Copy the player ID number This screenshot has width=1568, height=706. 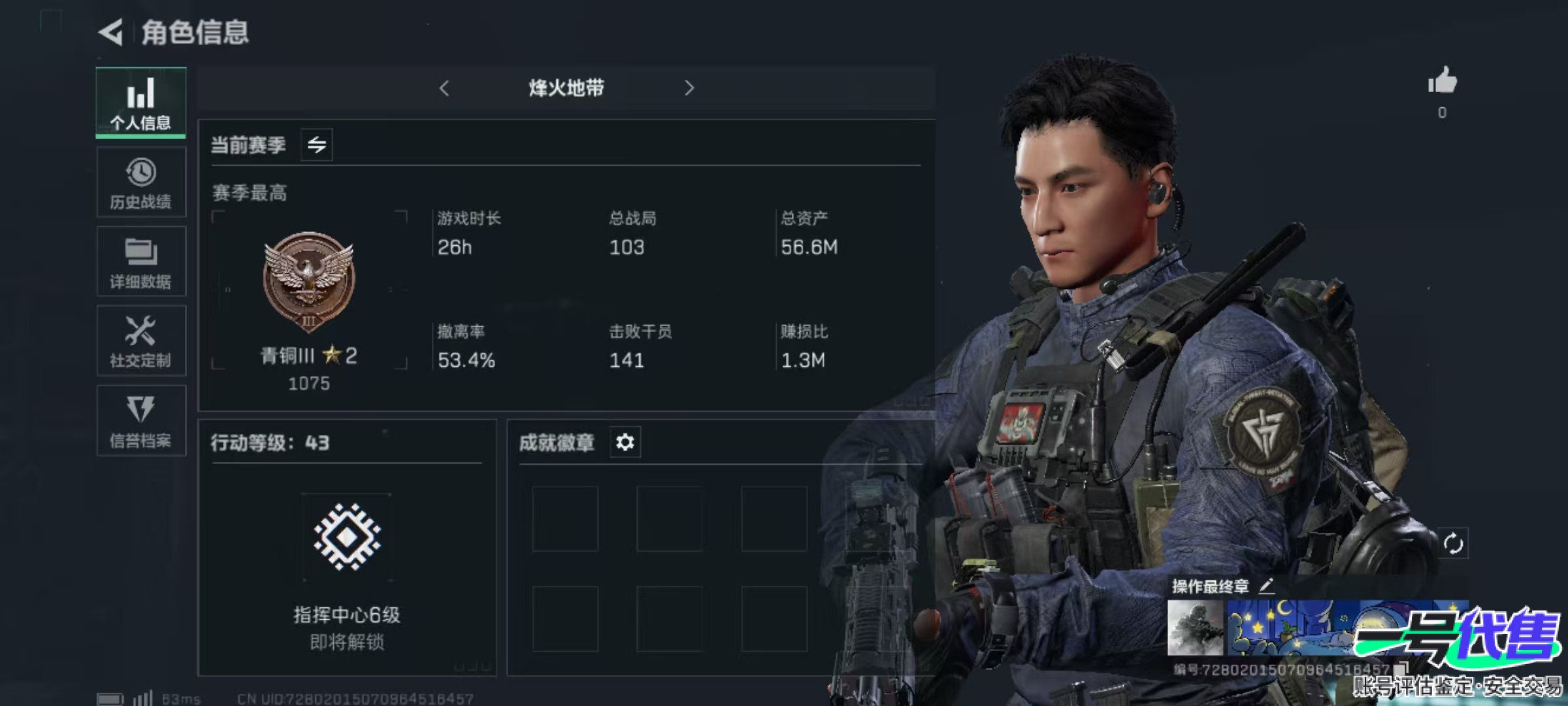coord(1400,669)
